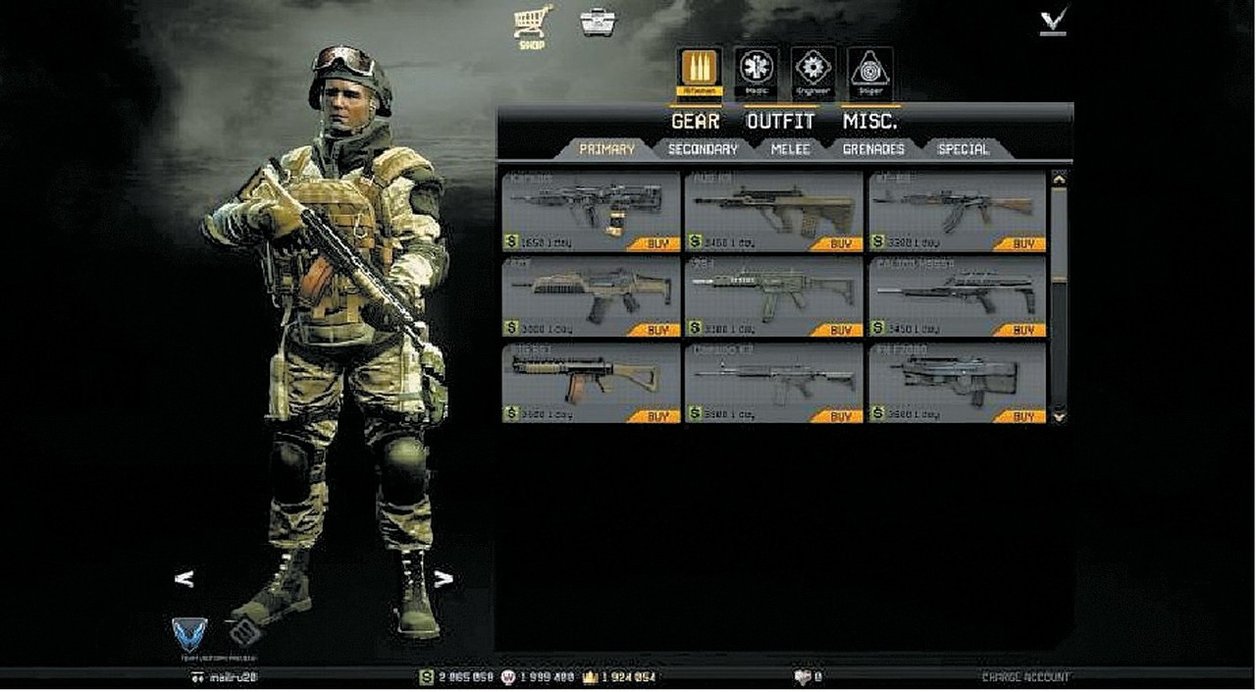
Task: Toggle the team uniform preview emblem
Action: (x=189, y=634)
